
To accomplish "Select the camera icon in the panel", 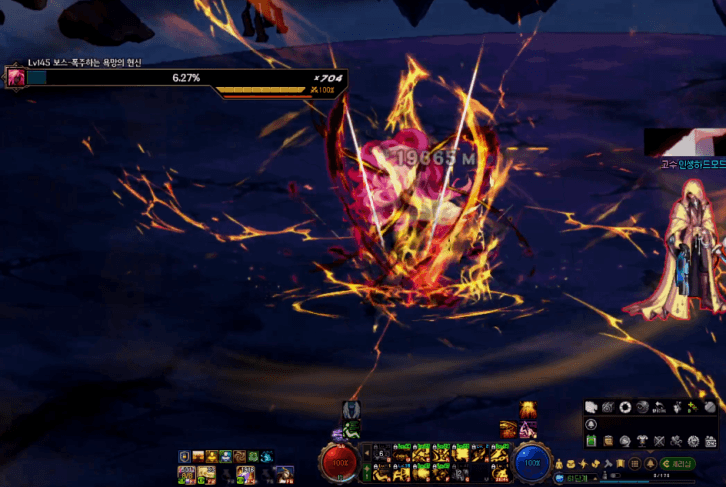I will [x=608, y=407].
